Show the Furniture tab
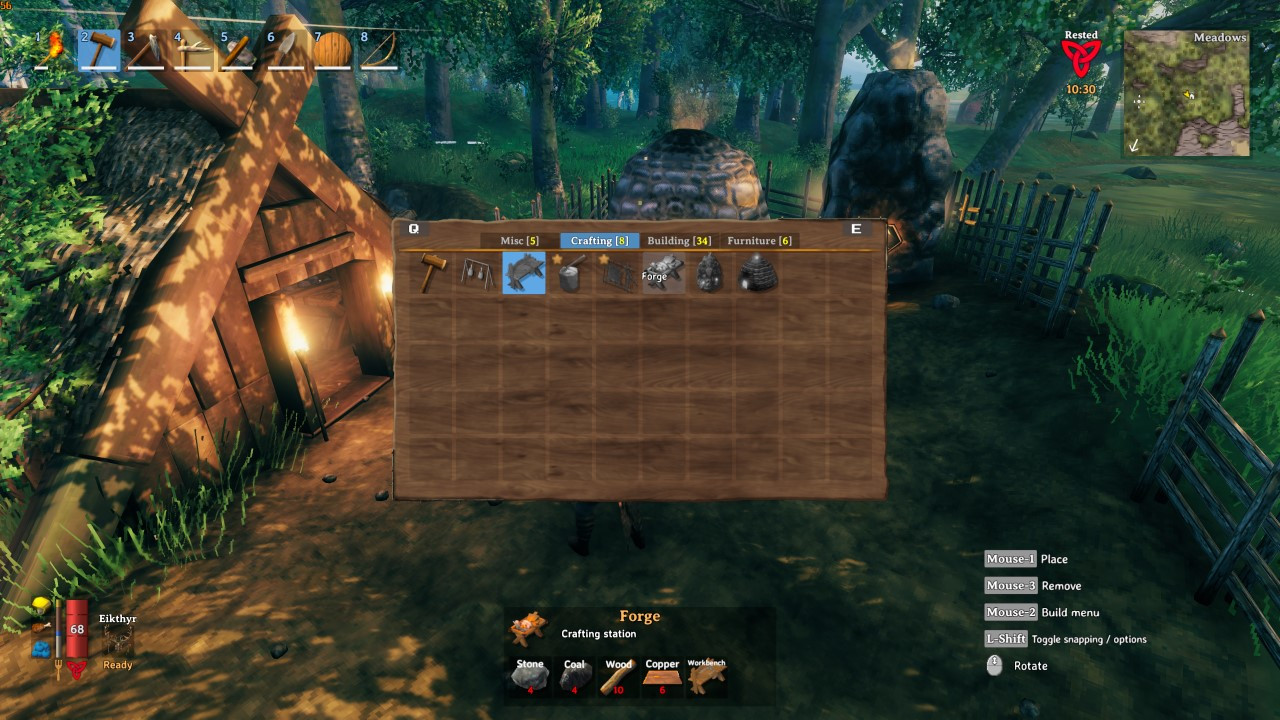The width and height of the screenshot is (1280, 720). [x=759, y=241]
